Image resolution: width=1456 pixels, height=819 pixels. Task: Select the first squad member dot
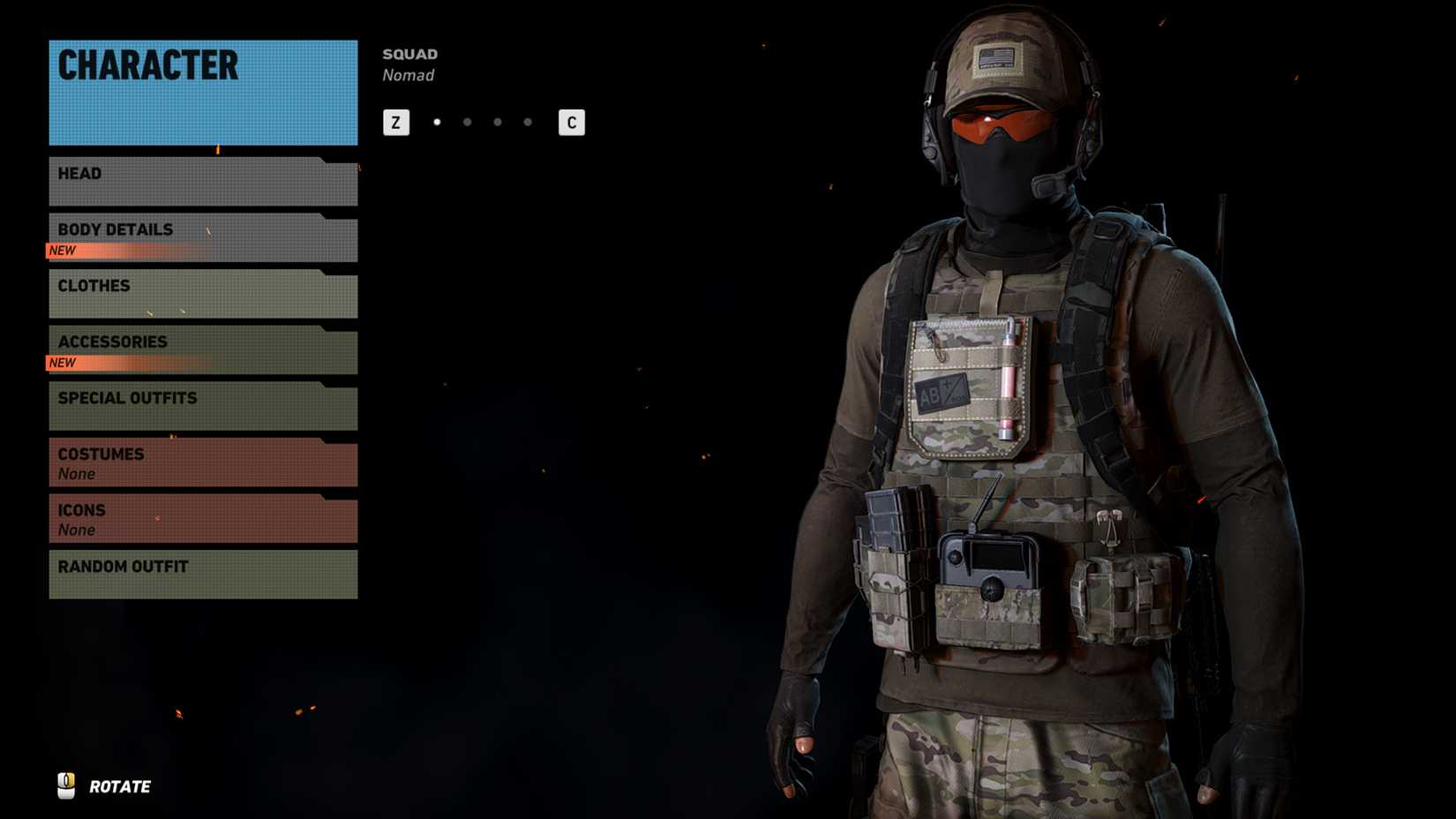[x=438, y=122]
